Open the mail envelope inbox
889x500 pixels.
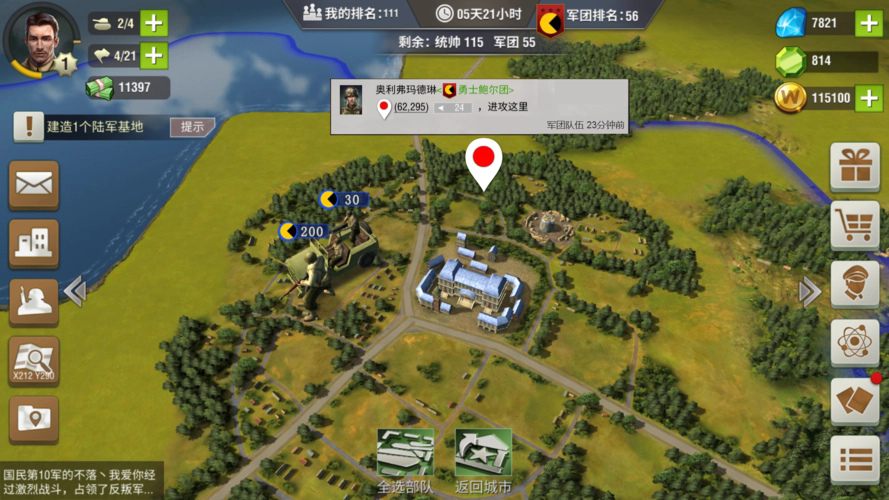click(x=34, y=184)
